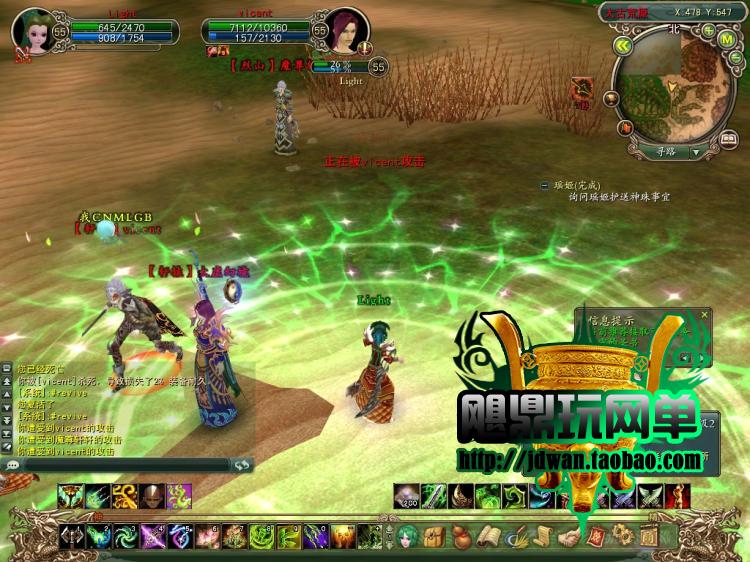Select the helmeted face skill icon
750x562 pixels.
click(152, 495)
